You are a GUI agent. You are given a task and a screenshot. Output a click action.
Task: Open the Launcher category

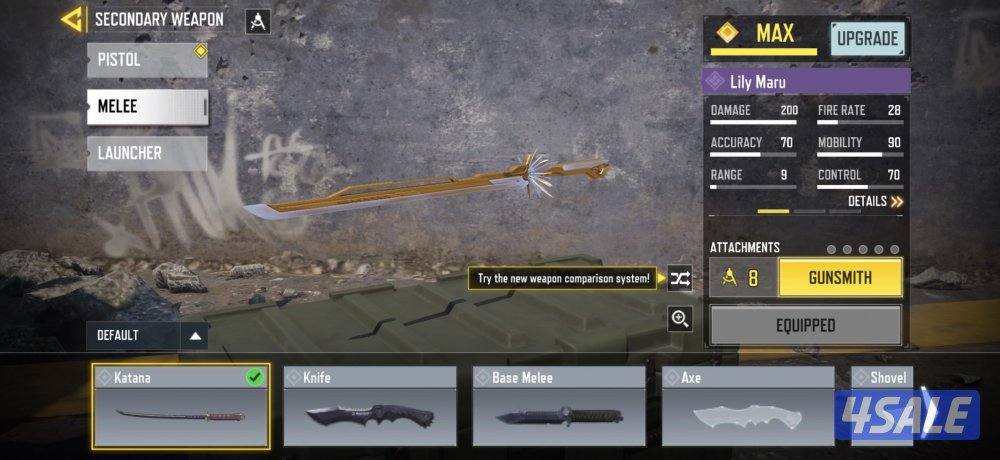click(x=147, y=153)
